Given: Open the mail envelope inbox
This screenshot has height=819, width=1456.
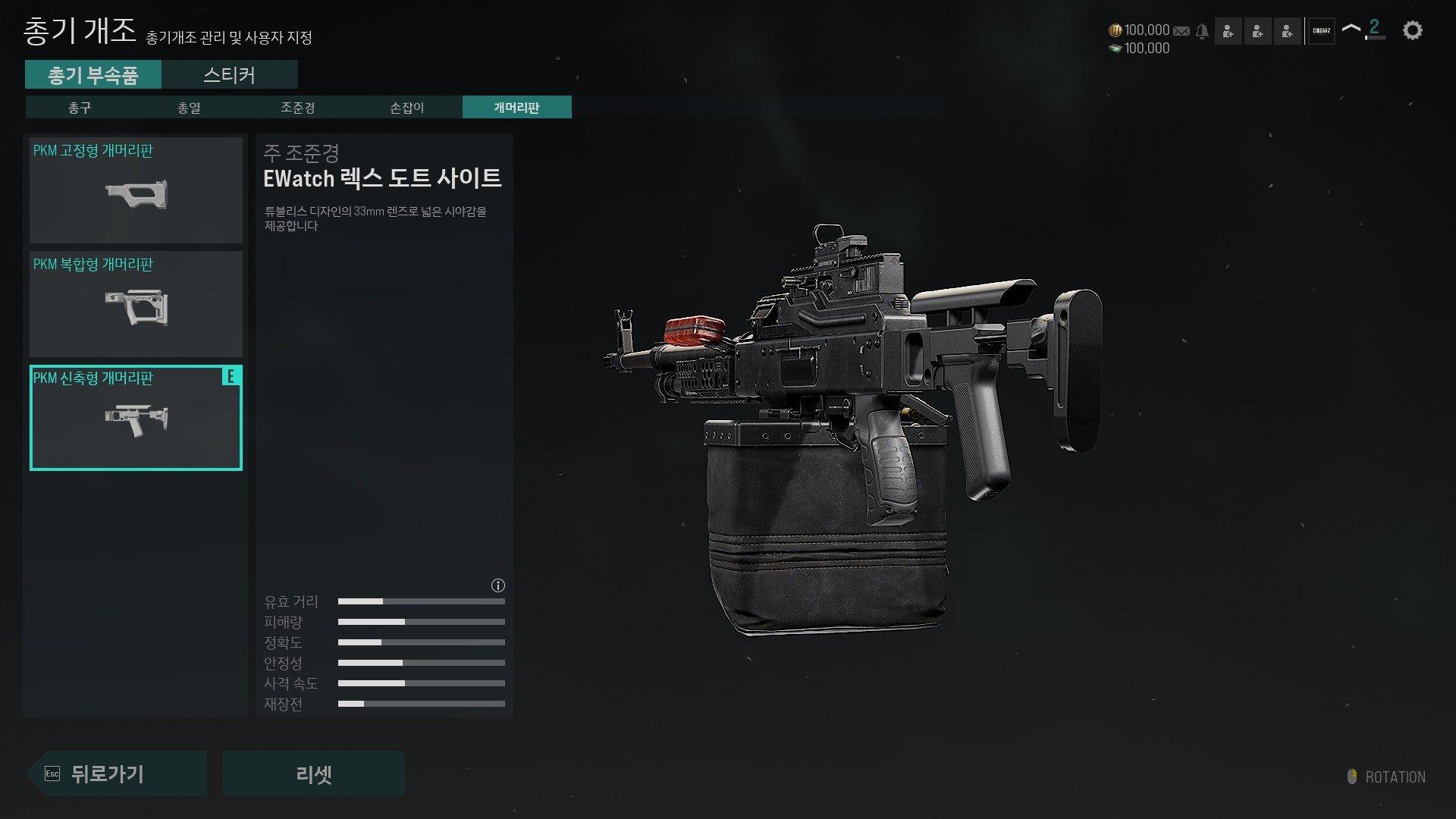Looking at the screenshot, I should [1181, 31].
